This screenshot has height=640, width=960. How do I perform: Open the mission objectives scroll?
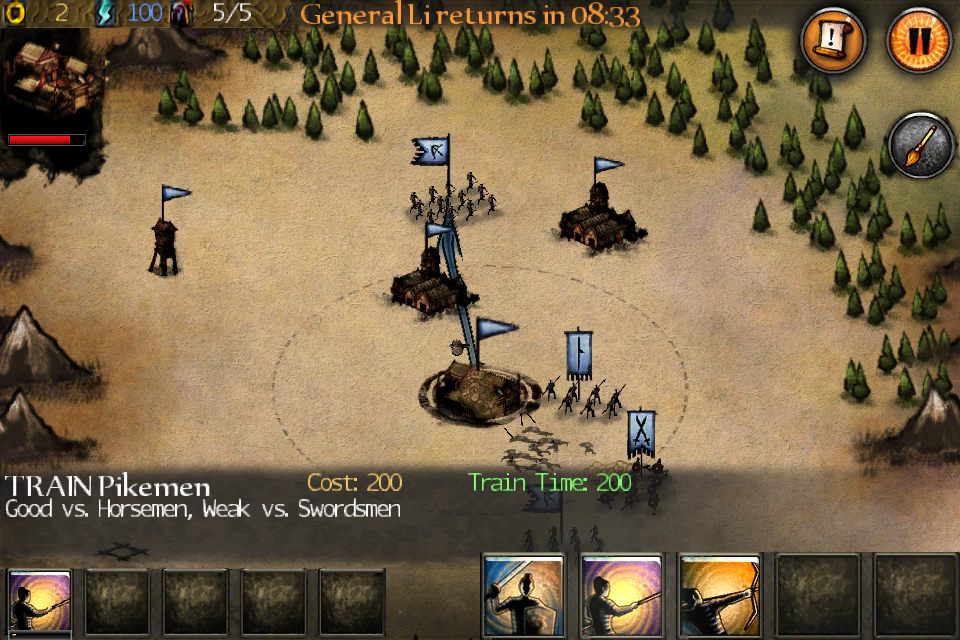[x=833, y=41]
